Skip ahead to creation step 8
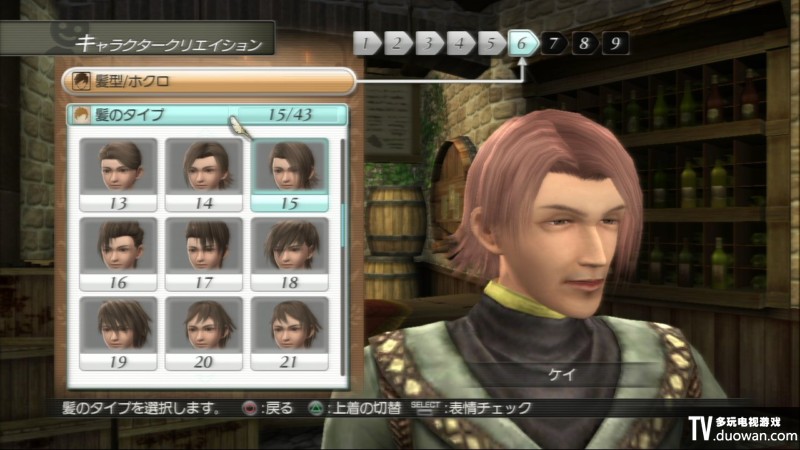 click(584, 43)
